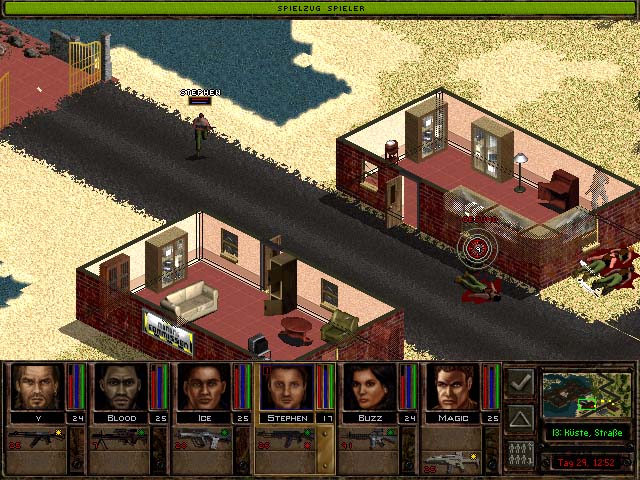The height and width of the screenshot is (480, 640).
Task: Select Buzz's portrait
Action: pyautogui.click(x=370, y=387)
